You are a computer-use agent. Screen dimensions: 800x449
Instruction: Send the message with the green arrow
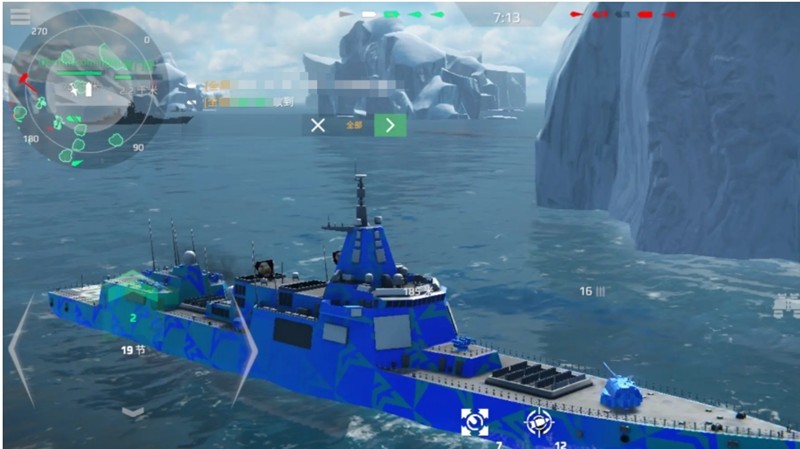(390, 125)
